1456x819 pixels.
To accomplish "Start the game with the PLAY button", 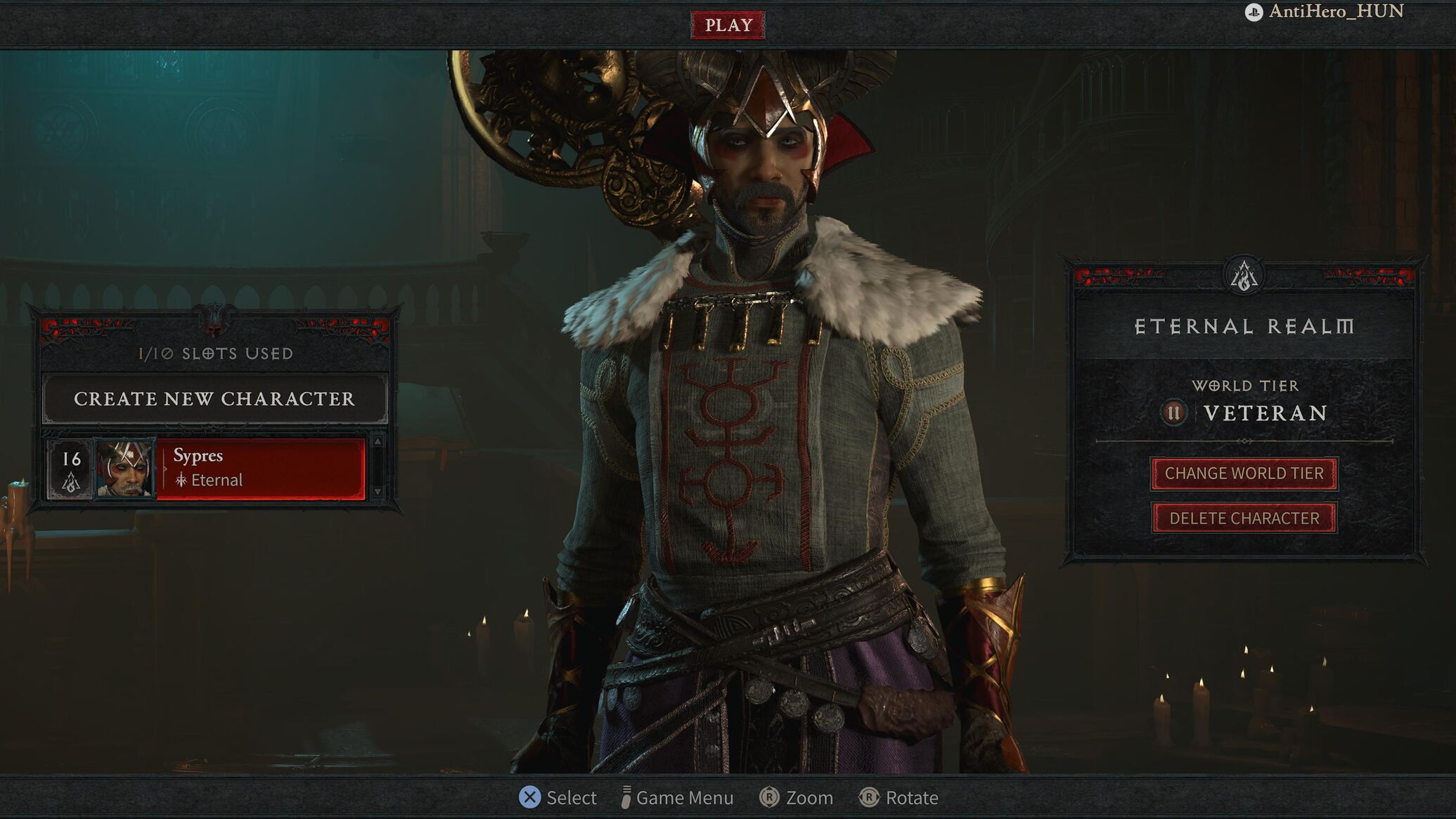I will point(728,25).
